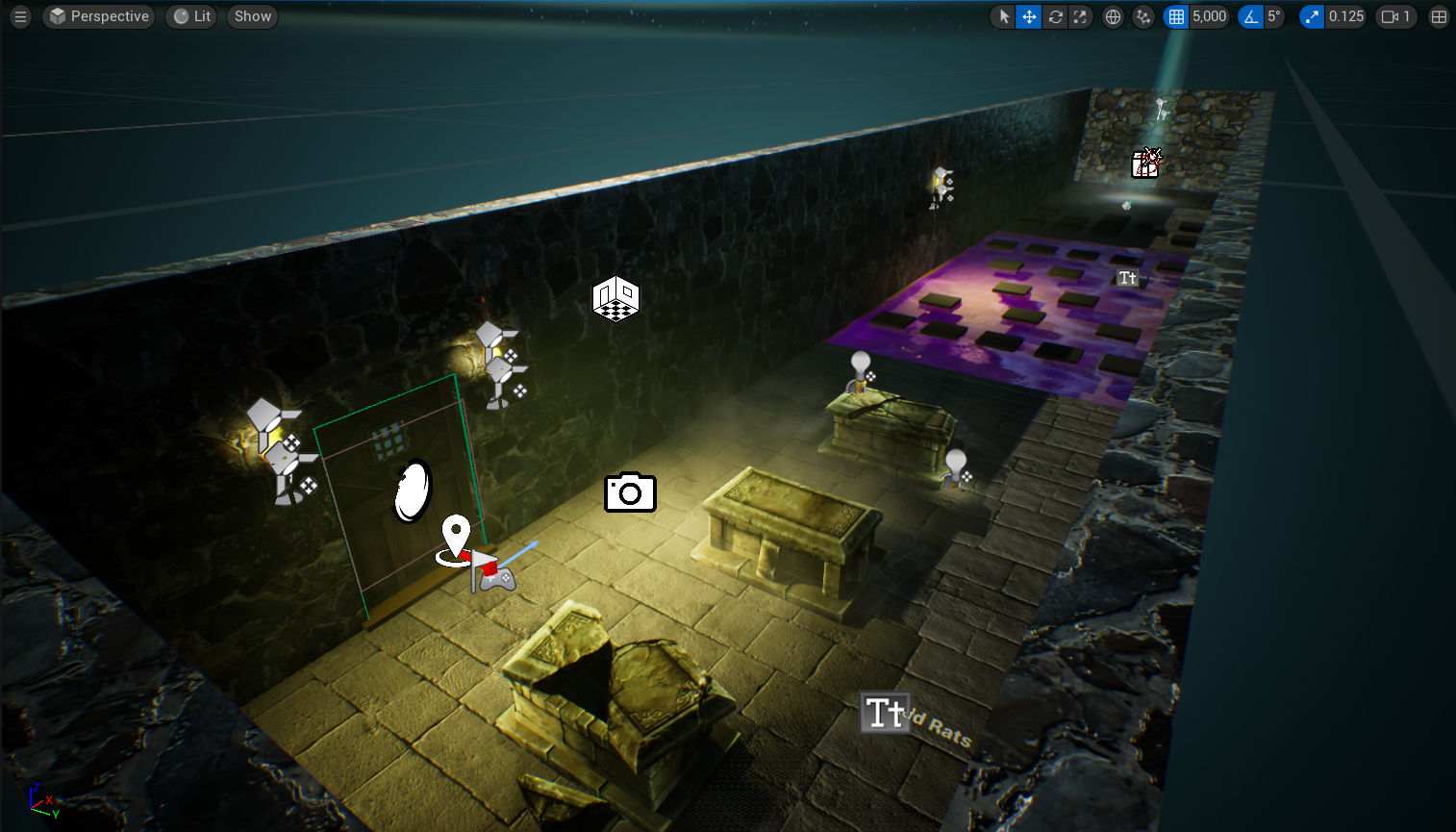The height and width of the screenshot is (832, 1456).
Task: Toggle rotation angle snapping icon
Action: click(x=1250, y=16)
